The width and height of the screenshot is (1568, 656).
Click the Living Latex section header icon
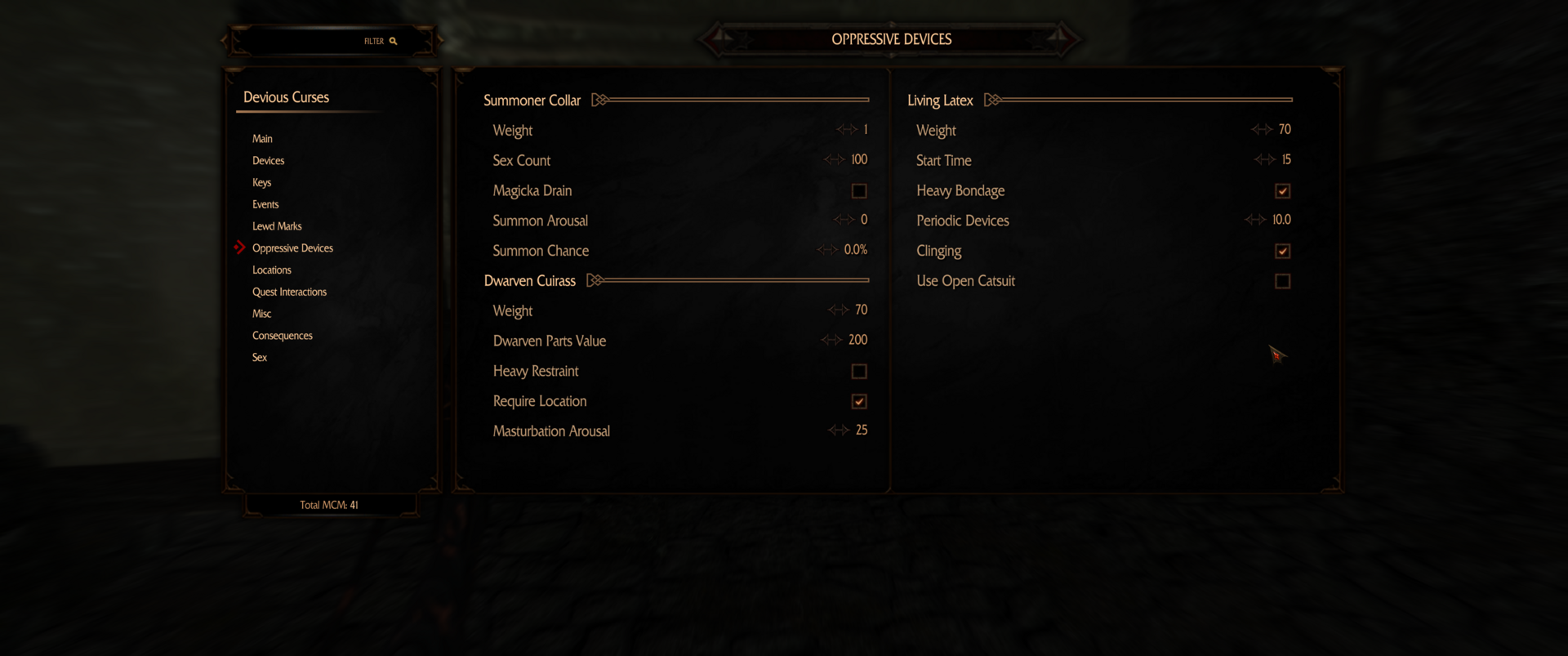click(x=992, y=100)
